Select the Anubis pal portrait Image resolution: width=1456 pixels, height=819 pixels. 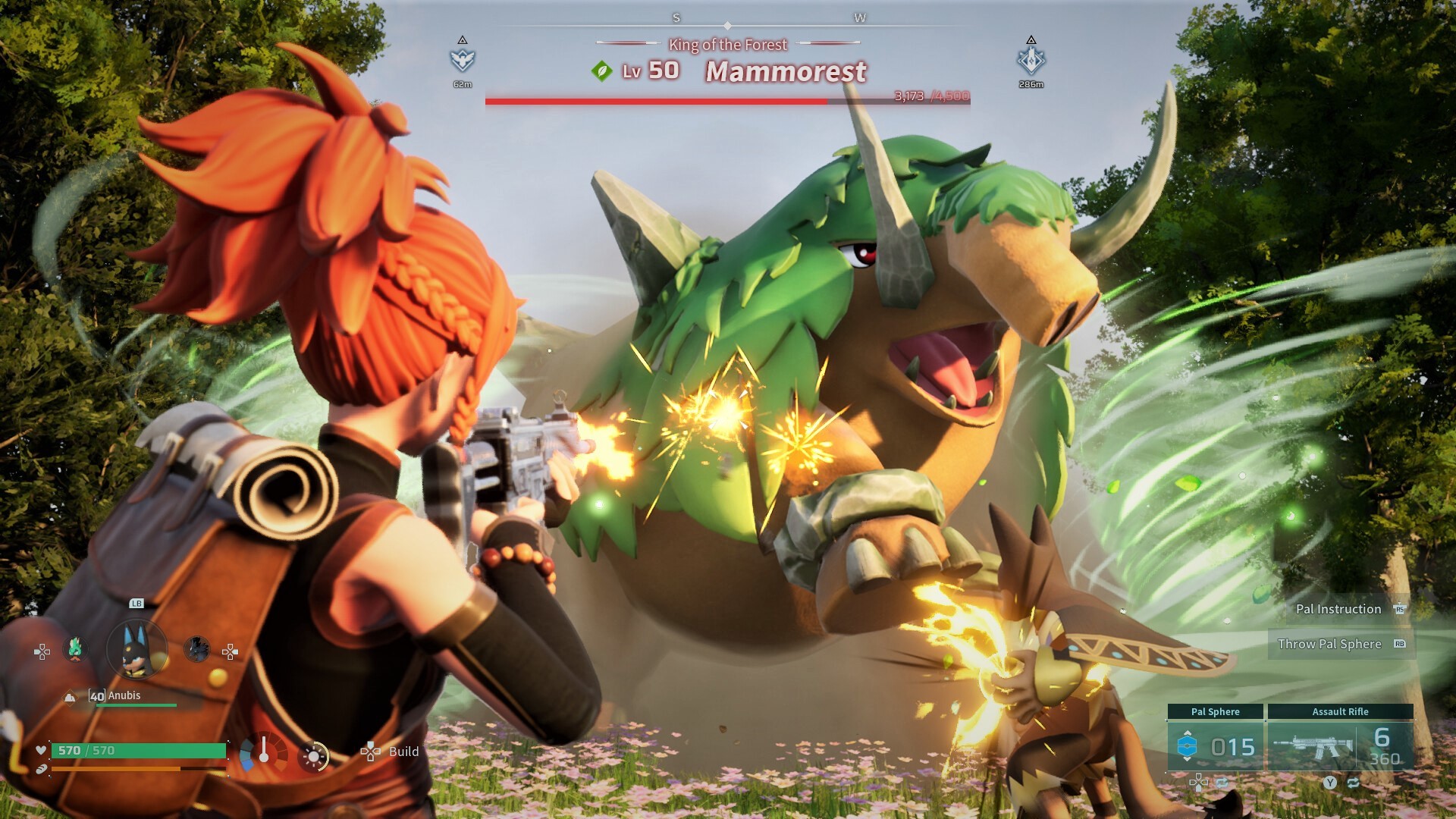pyautogui.click(x=136, y=648)
